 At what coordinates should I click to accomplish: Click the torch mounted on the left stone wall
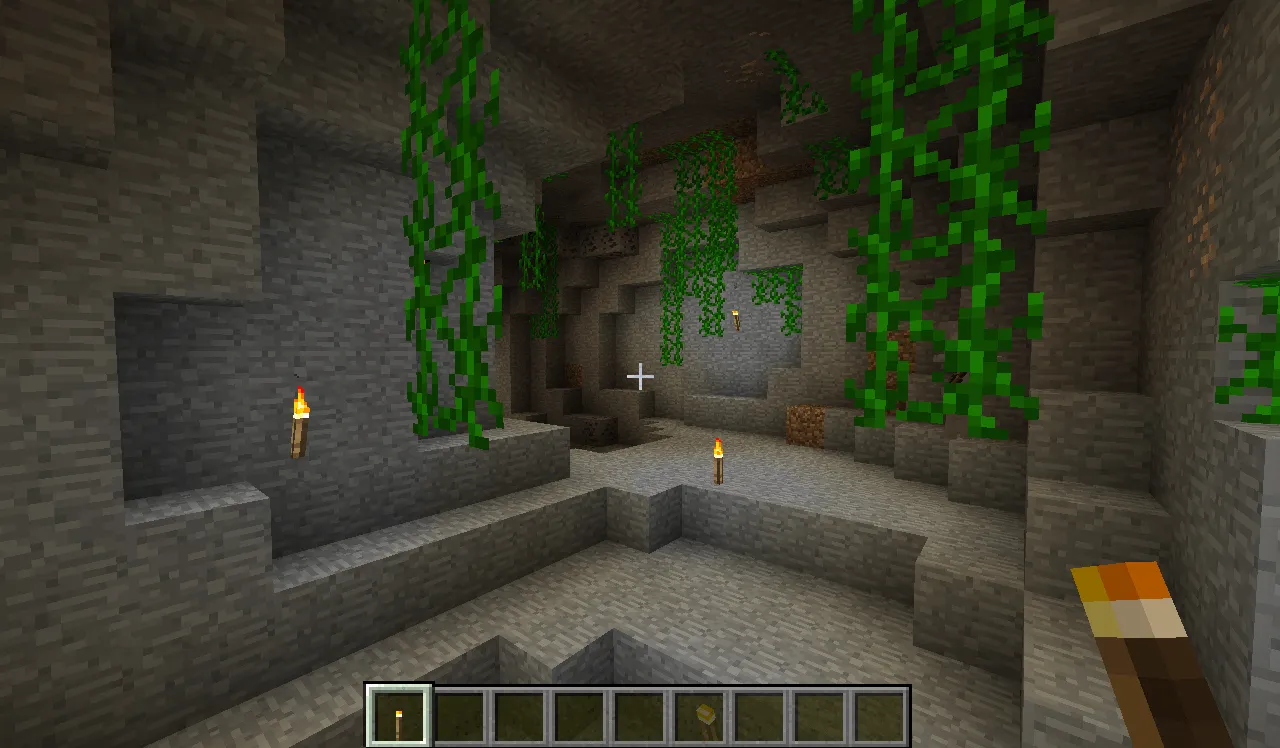pyautogui.click(x=299, y=423)
